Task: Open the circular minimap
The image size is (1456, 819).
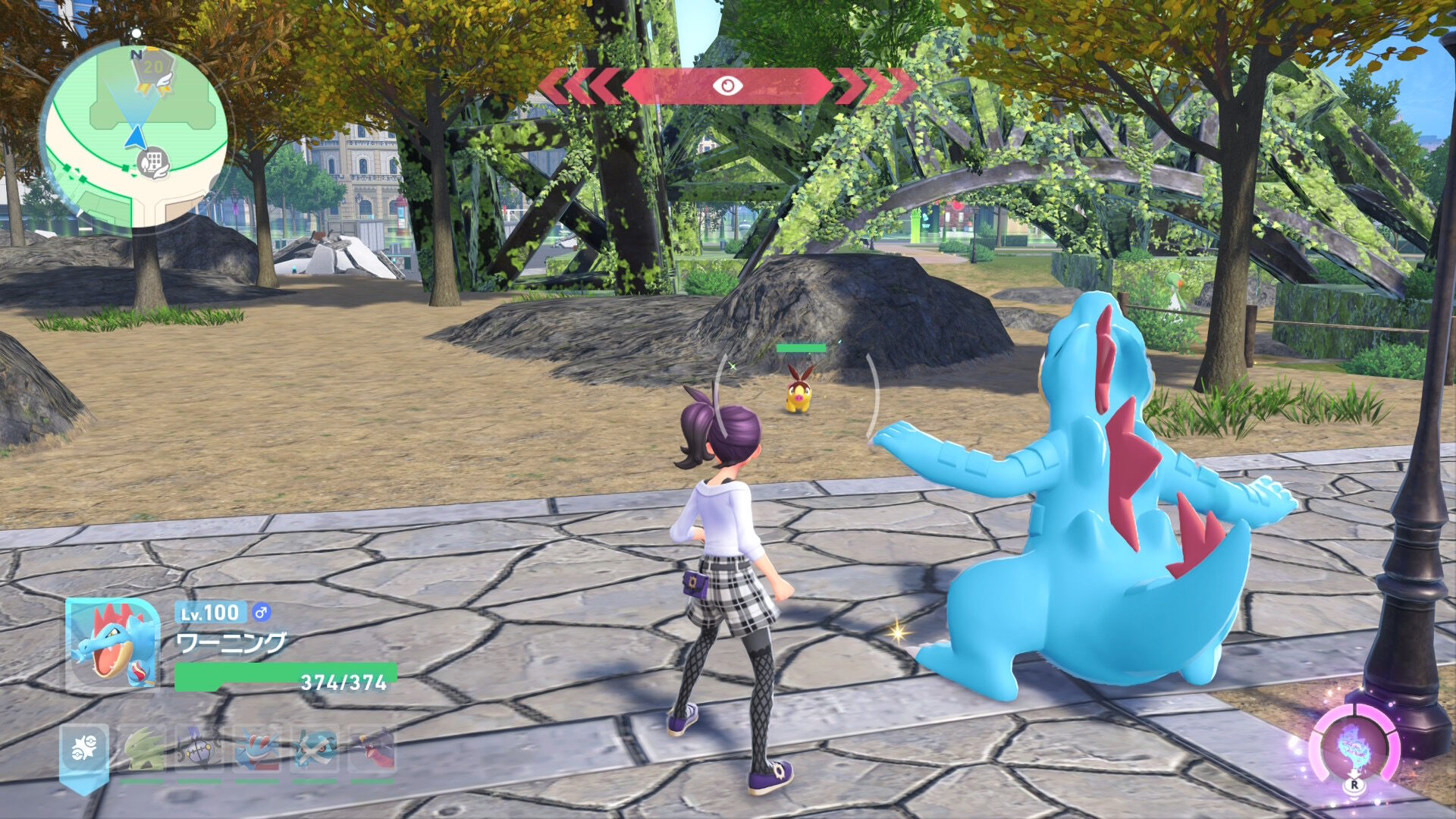Action: (135, 136)
